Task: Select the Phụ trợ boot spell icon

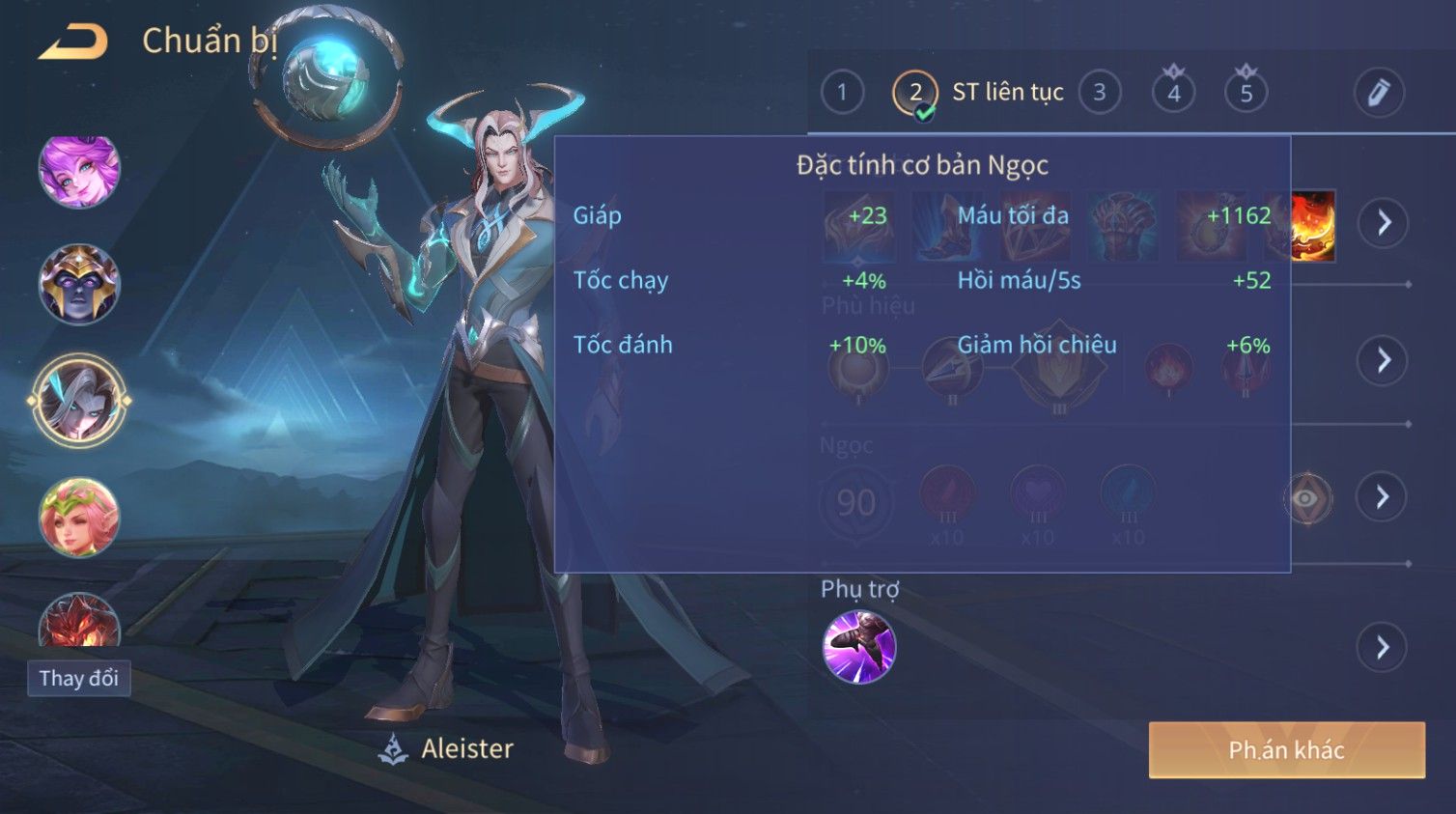Action: pos(859,647)
